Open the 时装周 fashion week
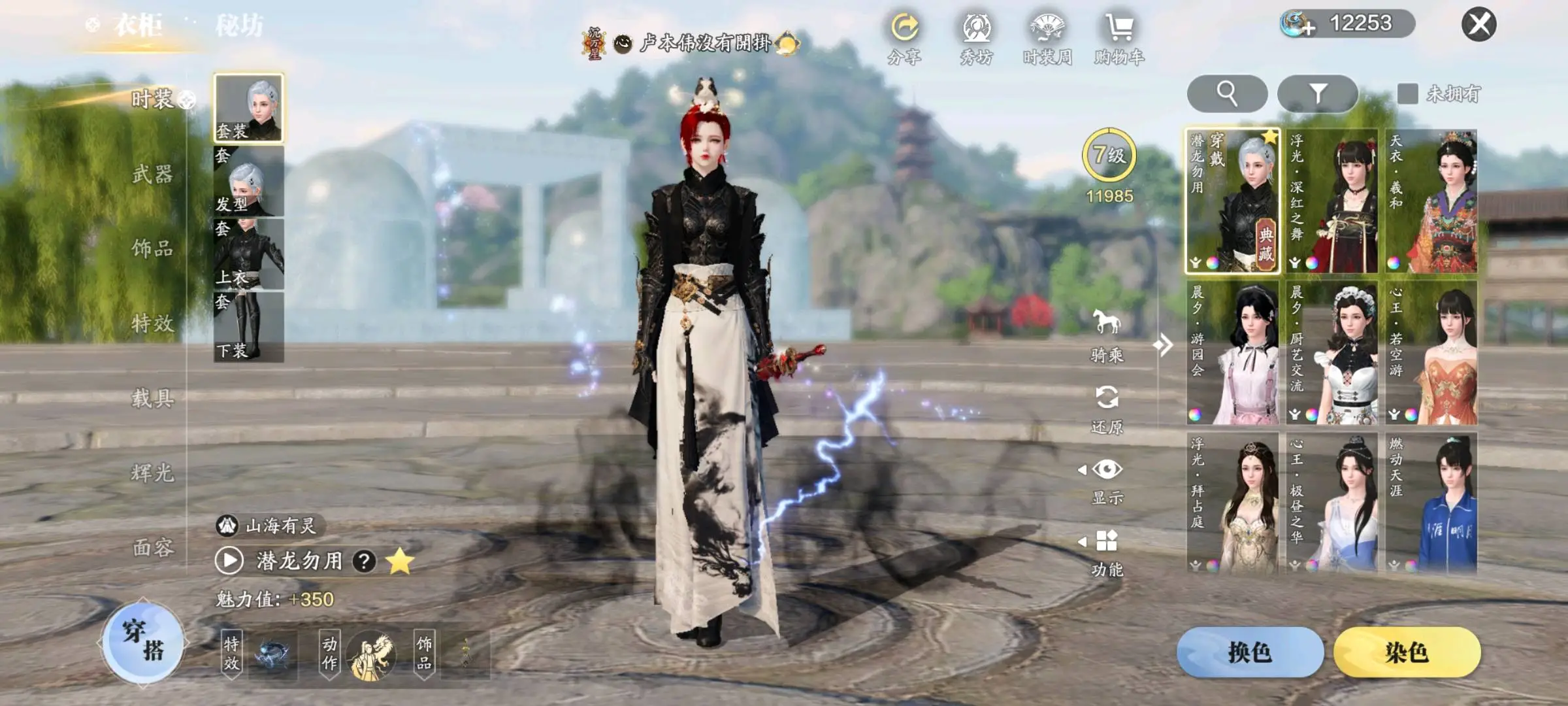Screen dimensions: 1568x706 point(1047,39)
